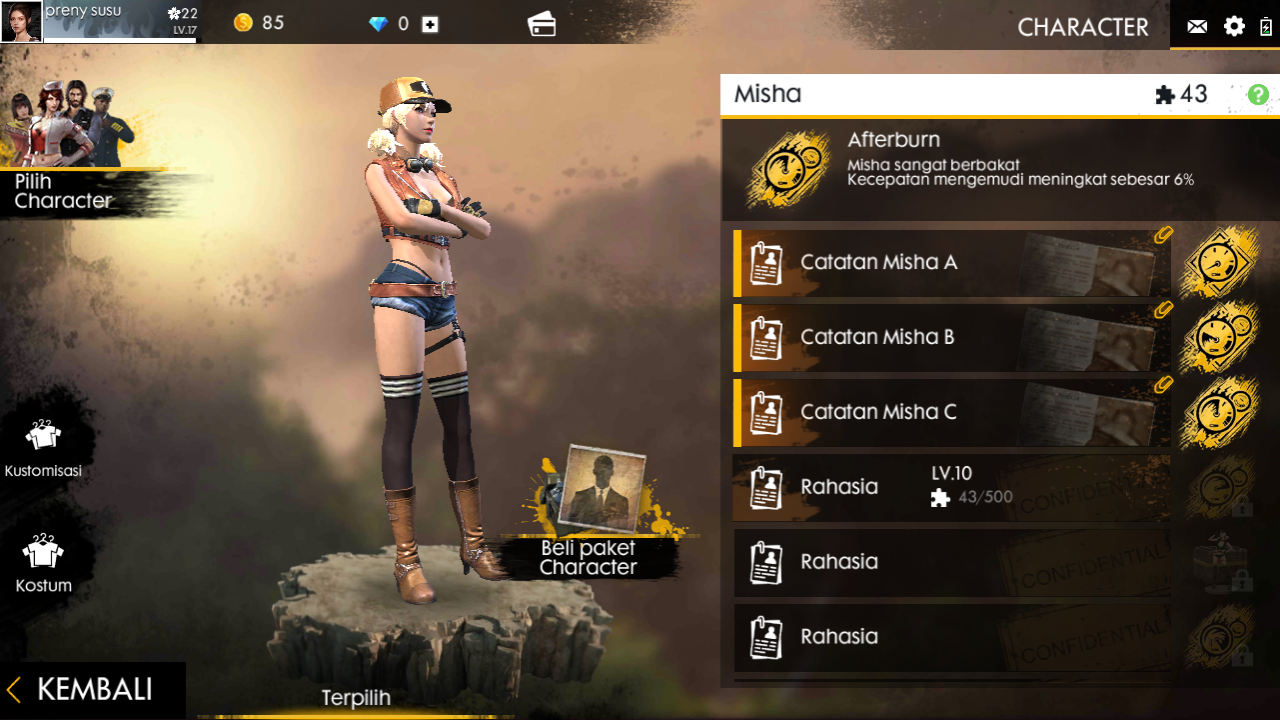The height and width of the screenshot is (720, 1280).
Task: Go back with the KEMBALI button
Action: coord(92,690)
